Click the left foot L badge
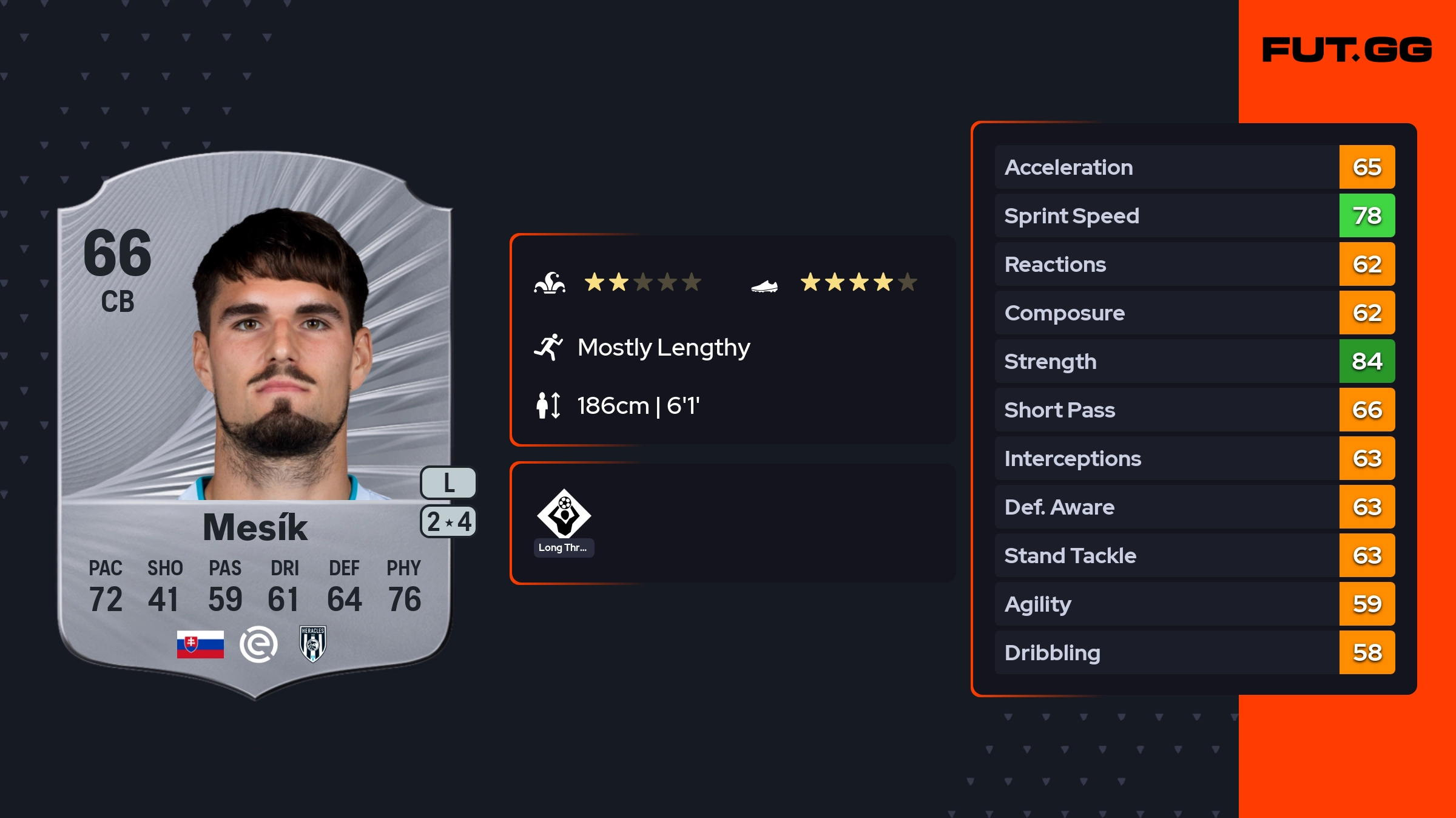1456x818 pixels. click(448, 483)
